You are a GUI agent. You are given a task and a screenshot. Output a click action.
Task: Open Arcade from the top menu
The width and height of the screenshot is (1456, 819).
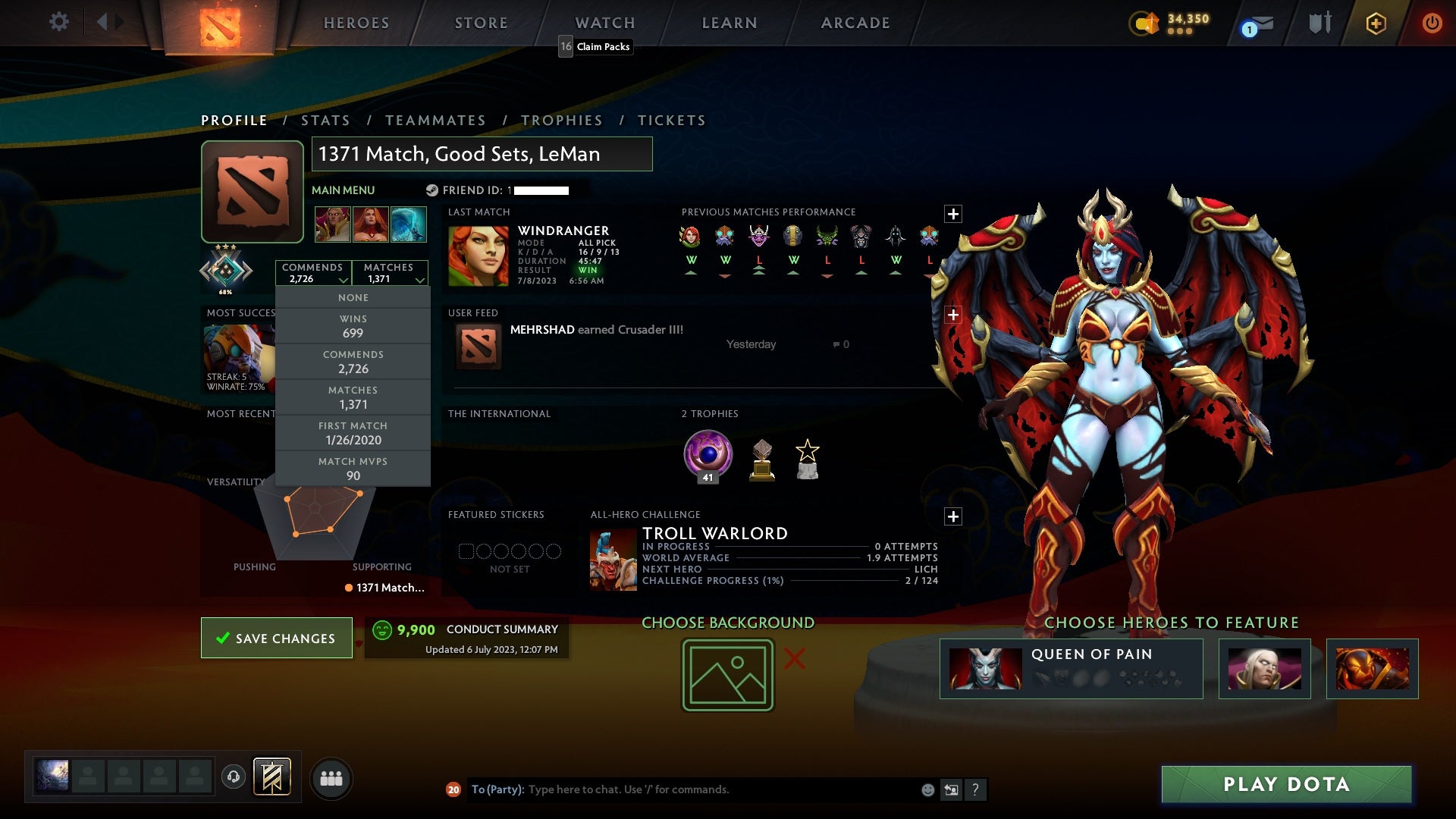[855, 23]
